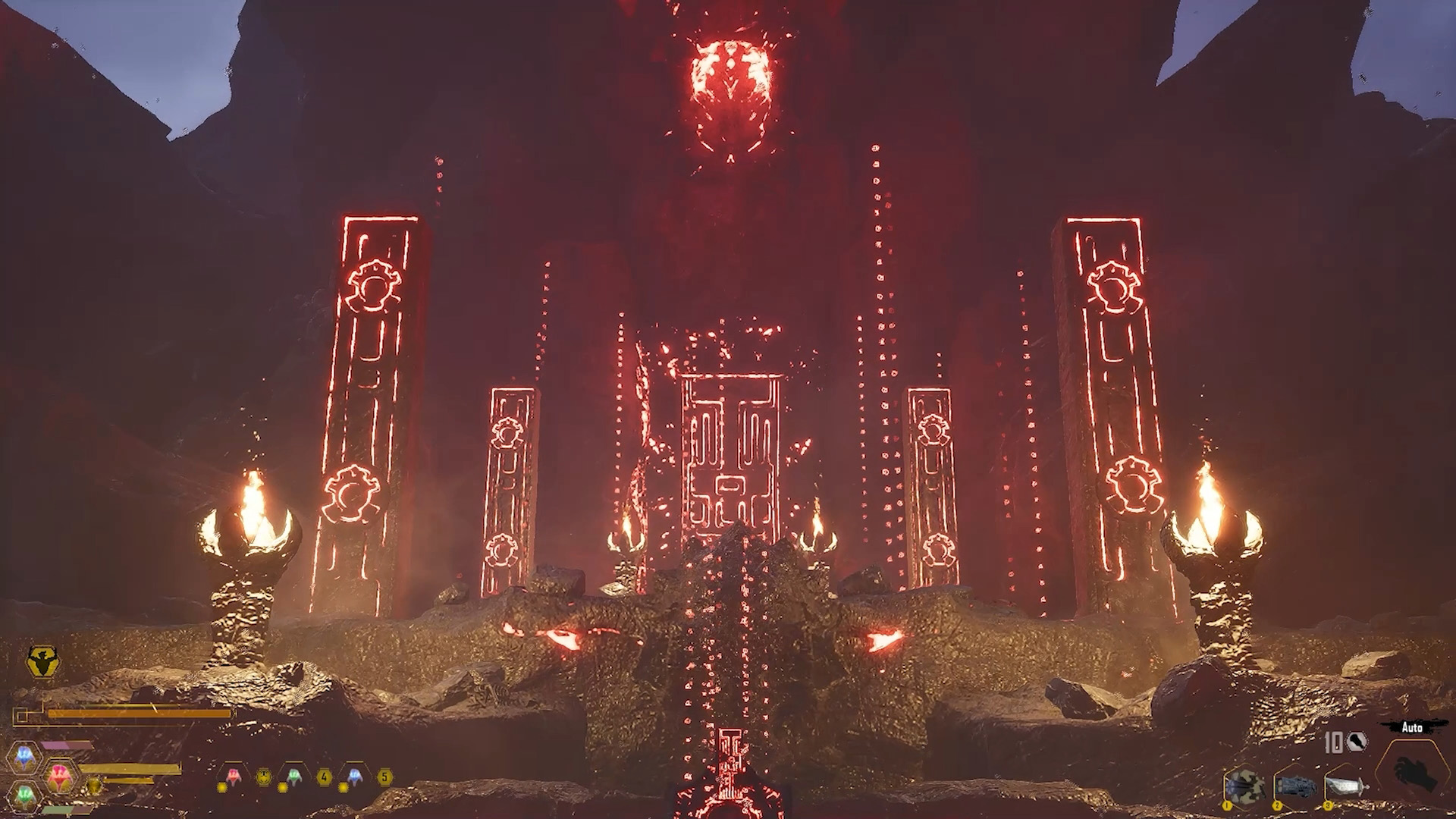This screenshot has width=1456, height=819.
Task: Click the ammo count showing 10
Action: coord(1333,743)
